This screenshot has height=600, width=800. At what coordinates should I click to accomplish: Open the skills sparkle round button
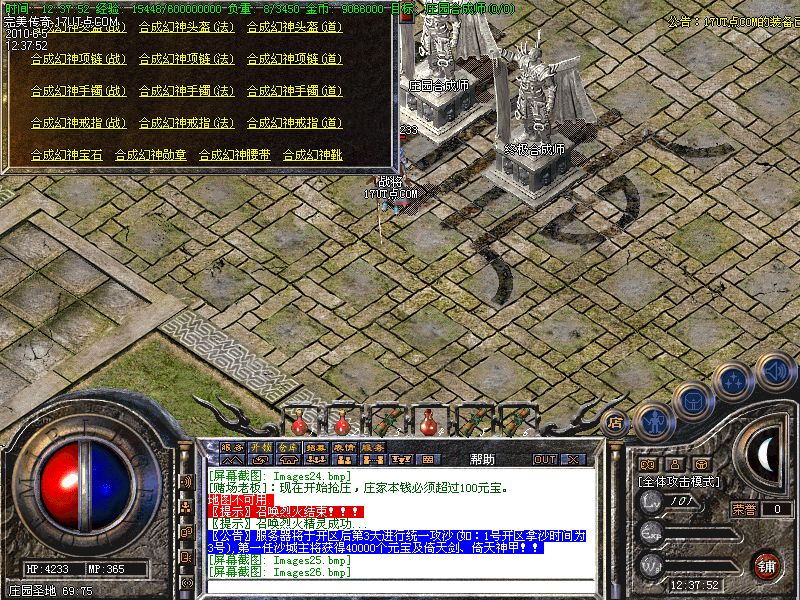coord(735,379)
